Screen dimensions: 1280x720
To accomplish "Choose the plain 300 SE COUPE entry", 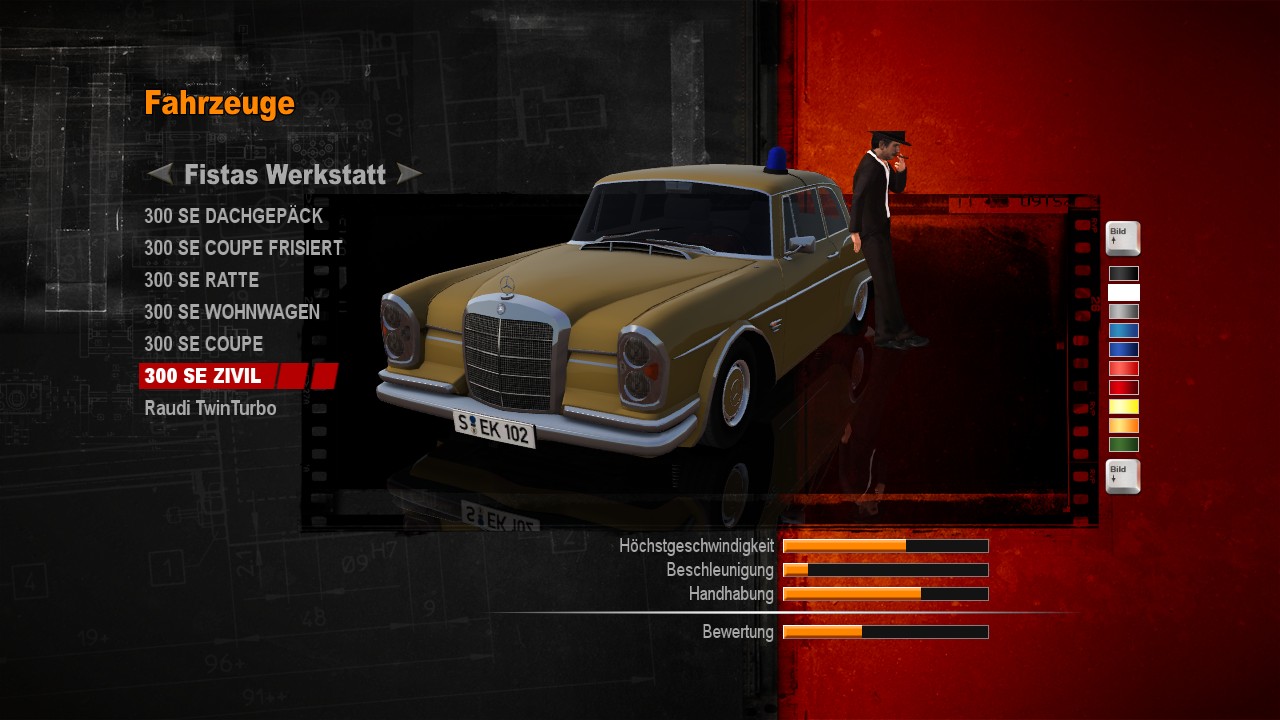I will point(203,344).
